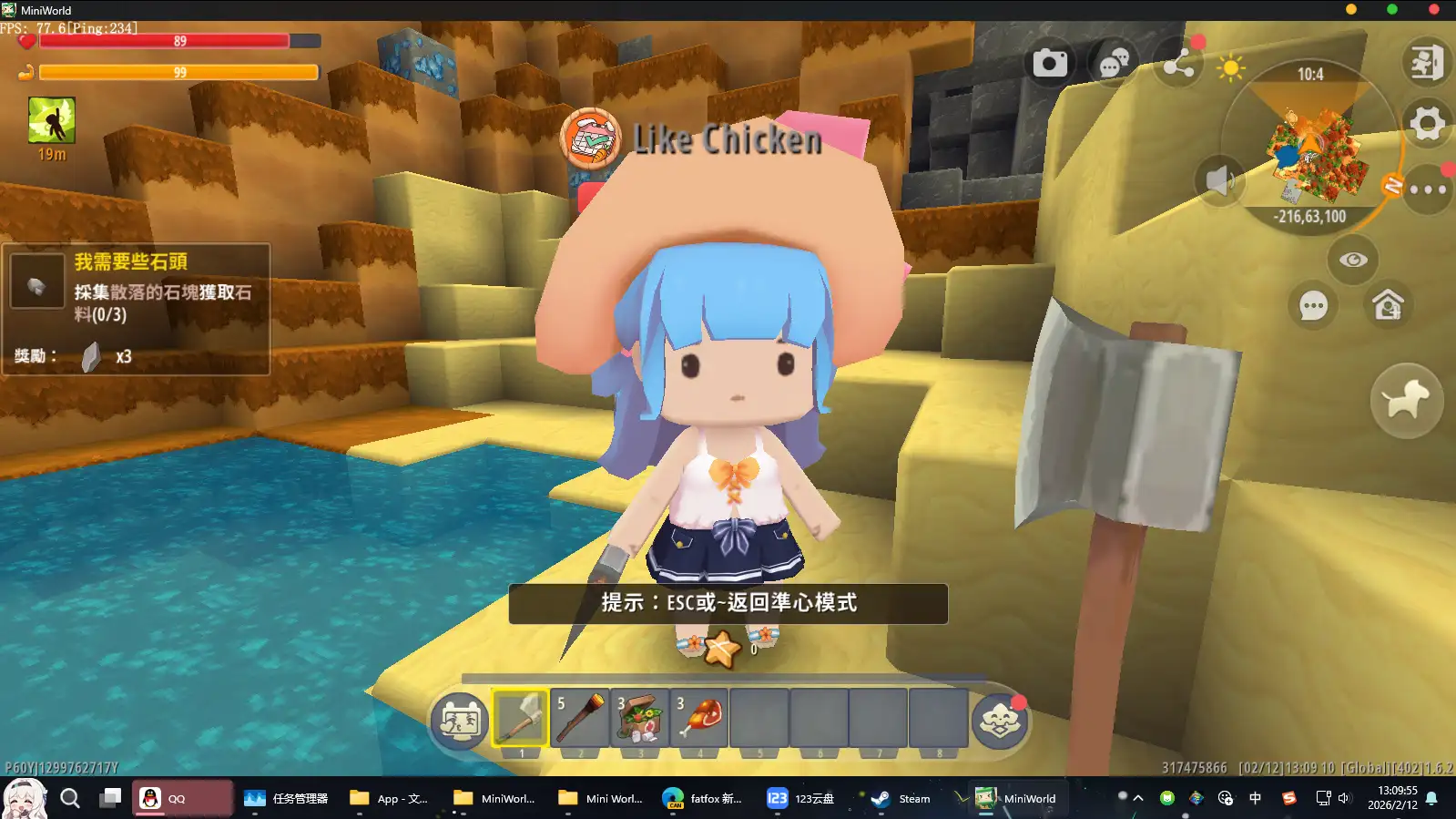The height and width of the screenshot is (819, 1456).
Task: Expand hidden tray icons on the taskbar
Action: (1137, 798)
